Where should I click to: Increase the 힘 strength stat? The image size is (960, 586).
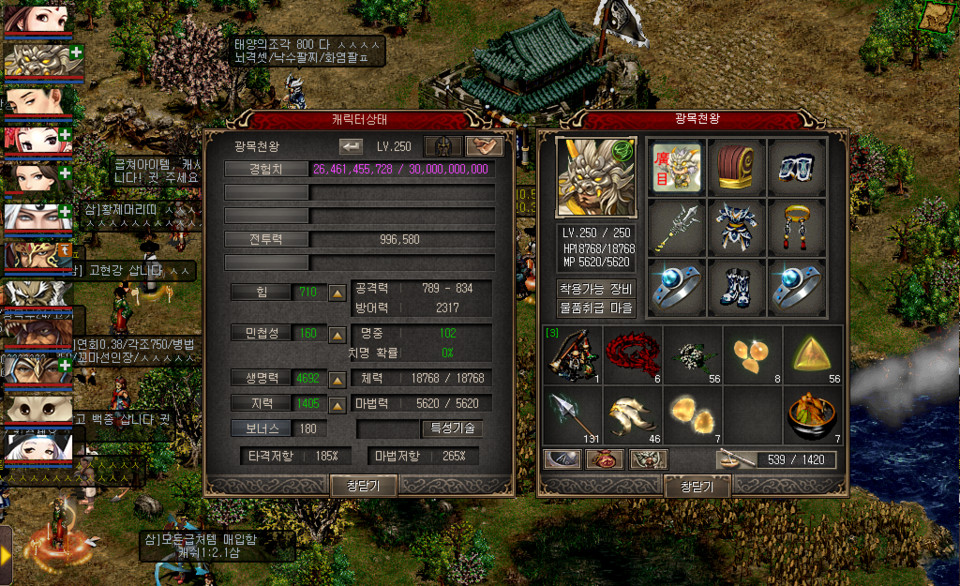338,292
